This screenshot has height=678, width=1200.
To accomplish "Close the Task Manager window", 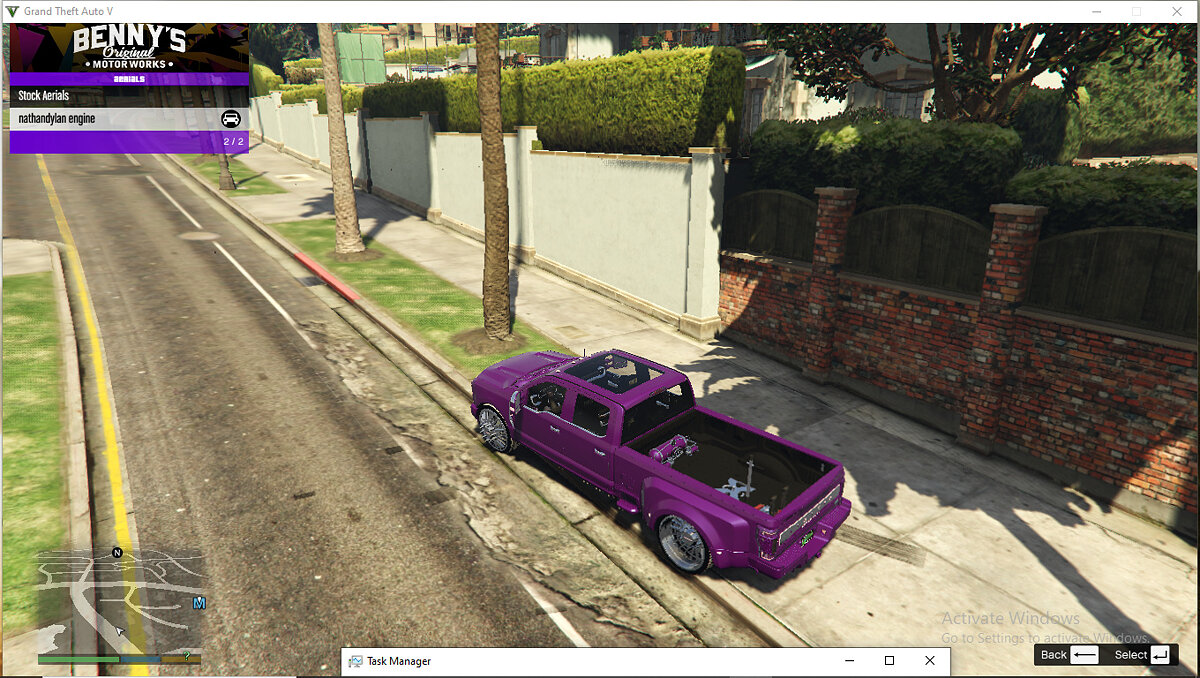I will click(930, 661).
